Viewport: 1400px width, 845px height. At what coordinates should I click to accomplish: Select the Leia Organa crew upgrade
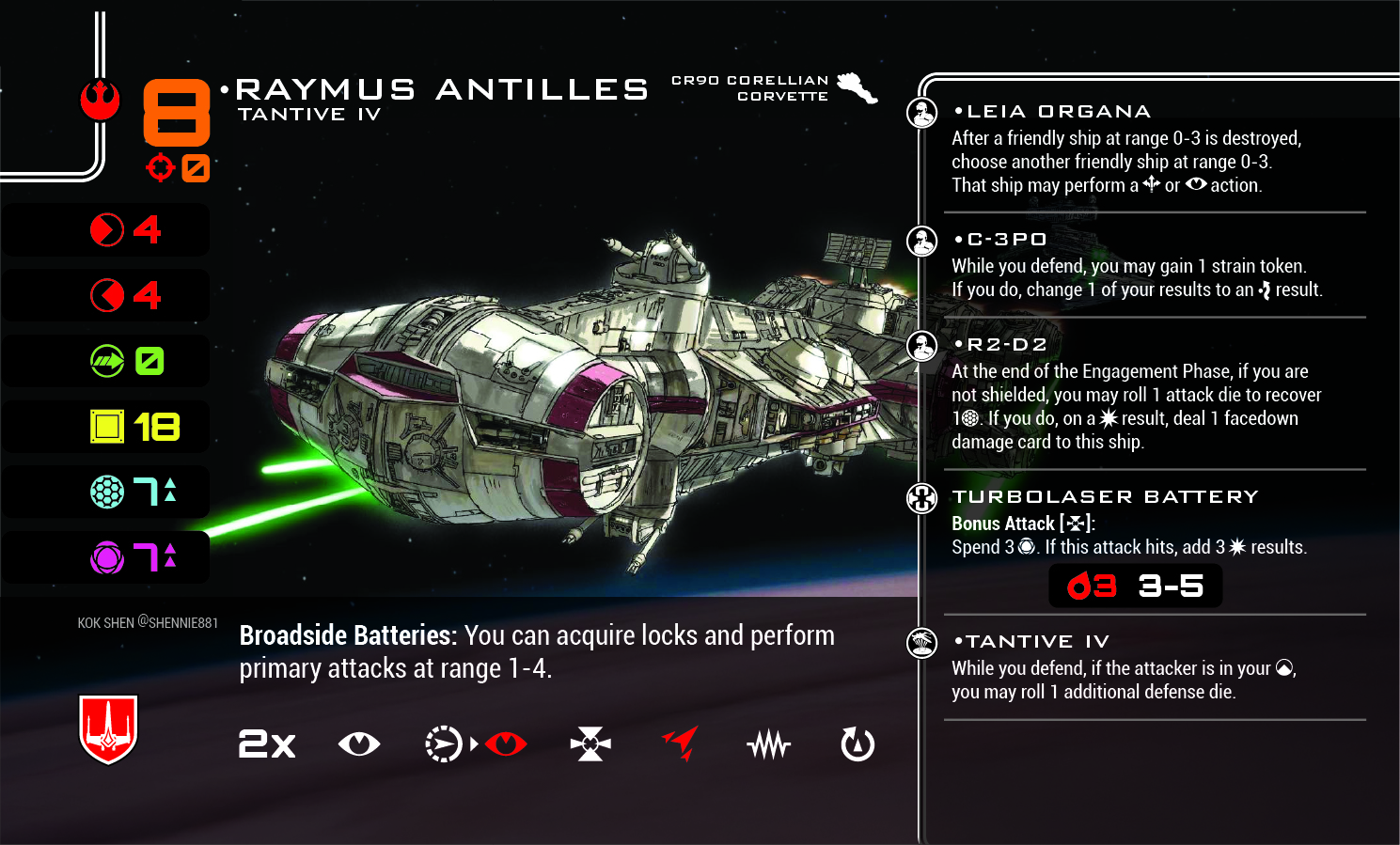(1052, 112)
